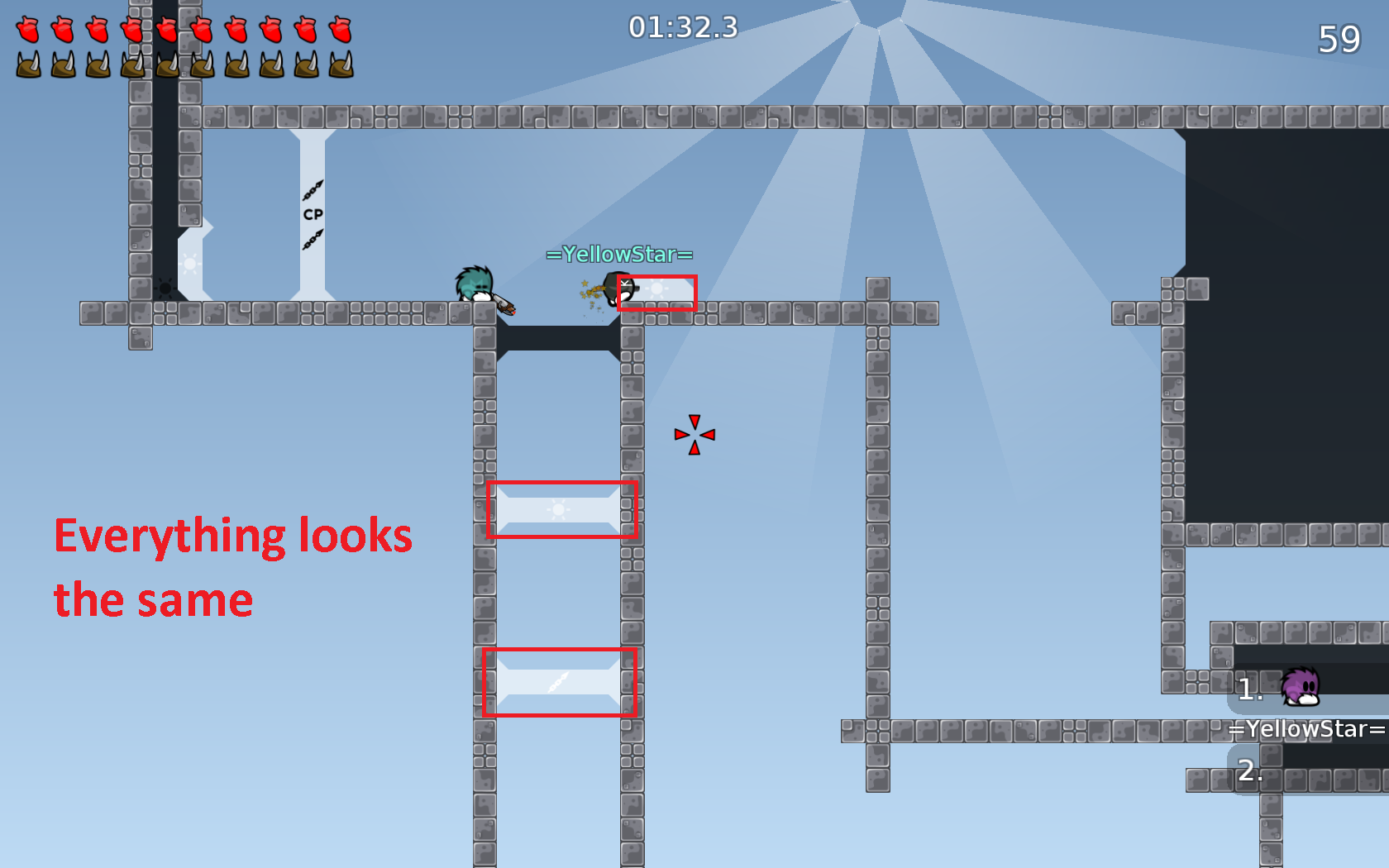Click the purple tee on the right platform

click(x=1299, y=689)
